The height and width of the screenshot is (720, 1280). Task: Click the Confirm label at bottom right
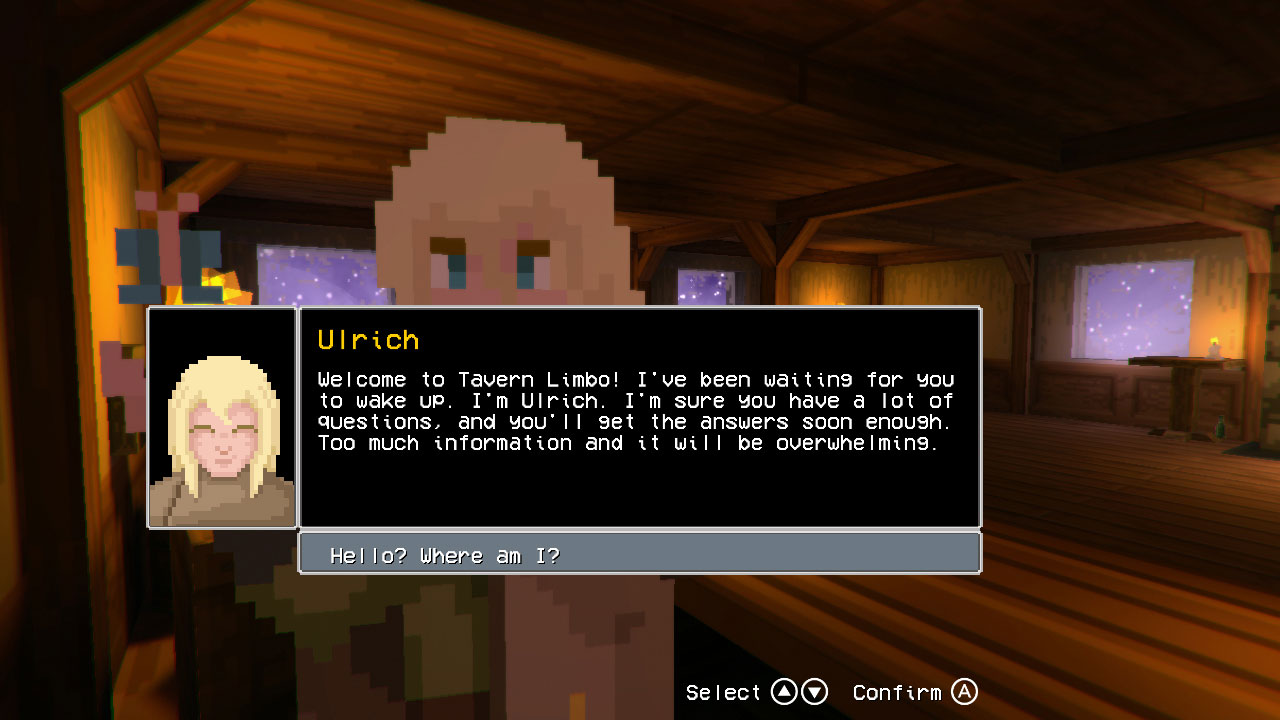pyautogui.click(x=898, y=691)
